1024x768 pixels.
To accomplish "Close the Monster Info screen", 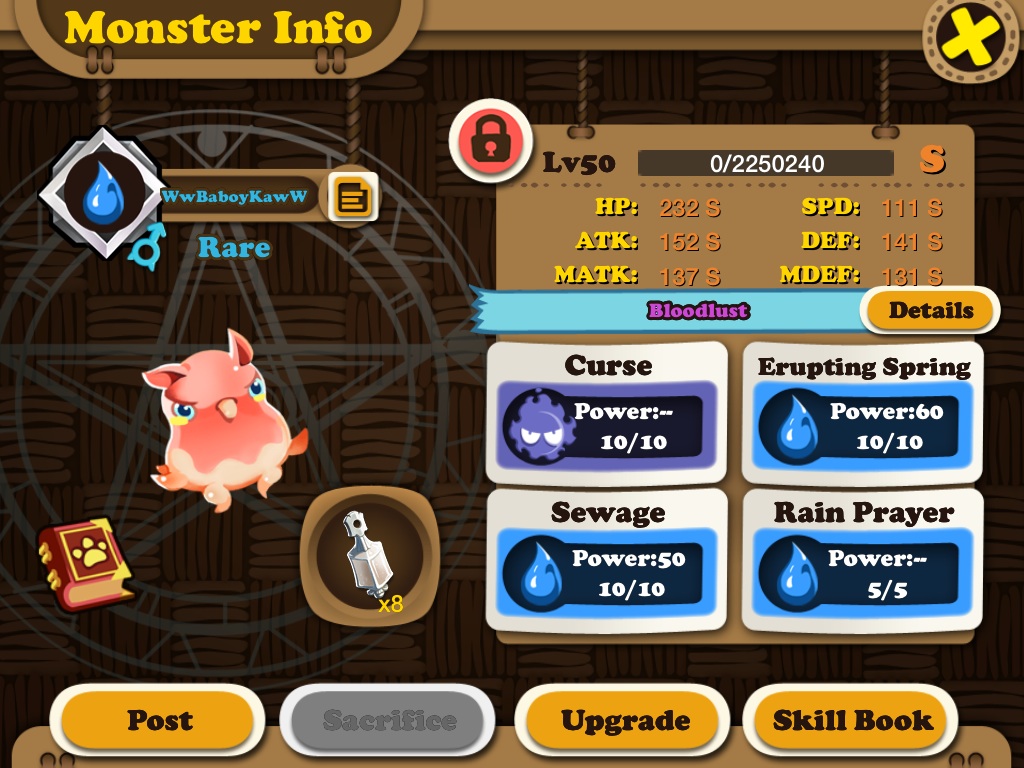I will (x=969, y=39).
